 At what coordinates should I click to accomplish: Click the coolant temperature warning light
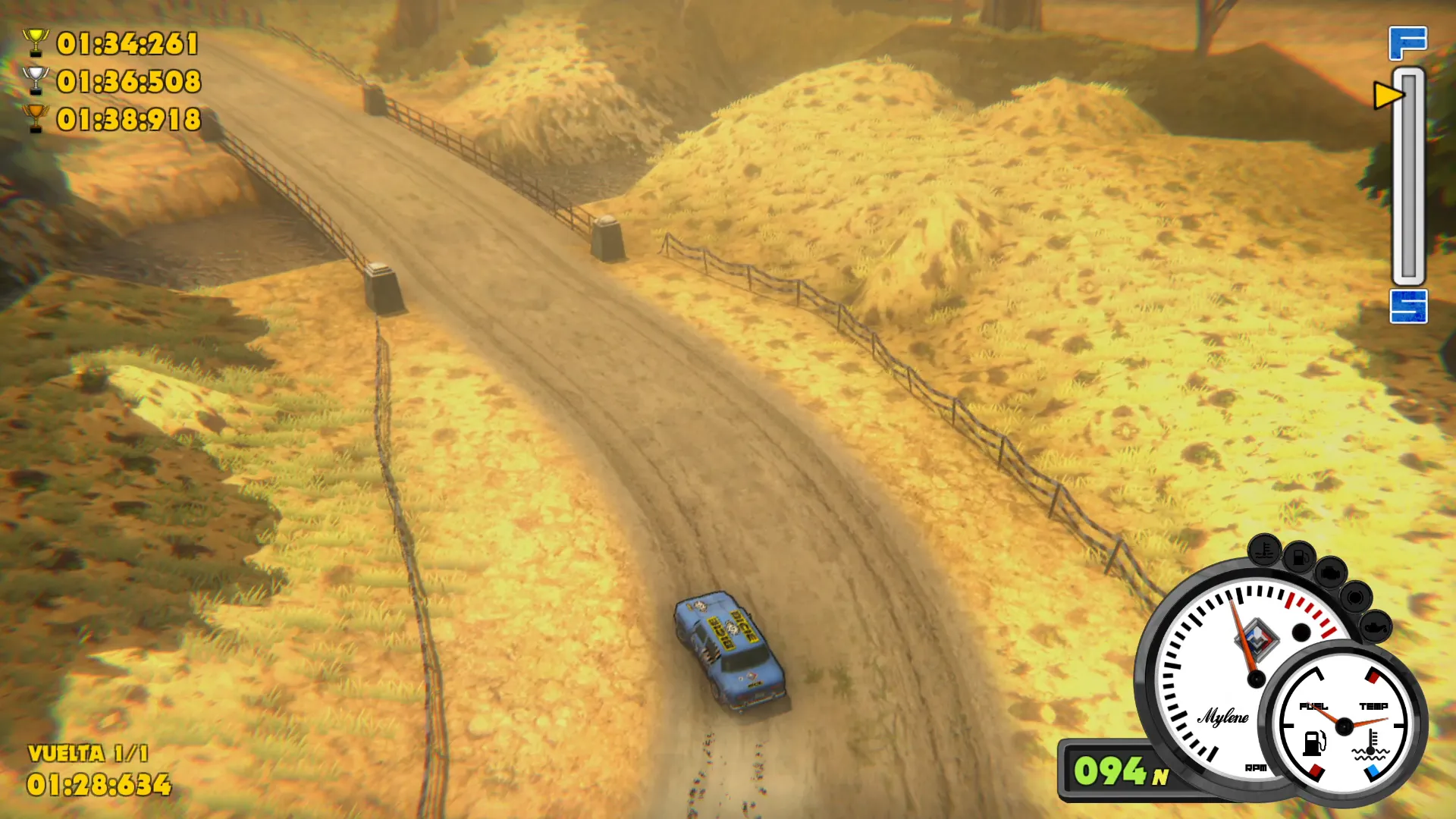point(1264,551)
